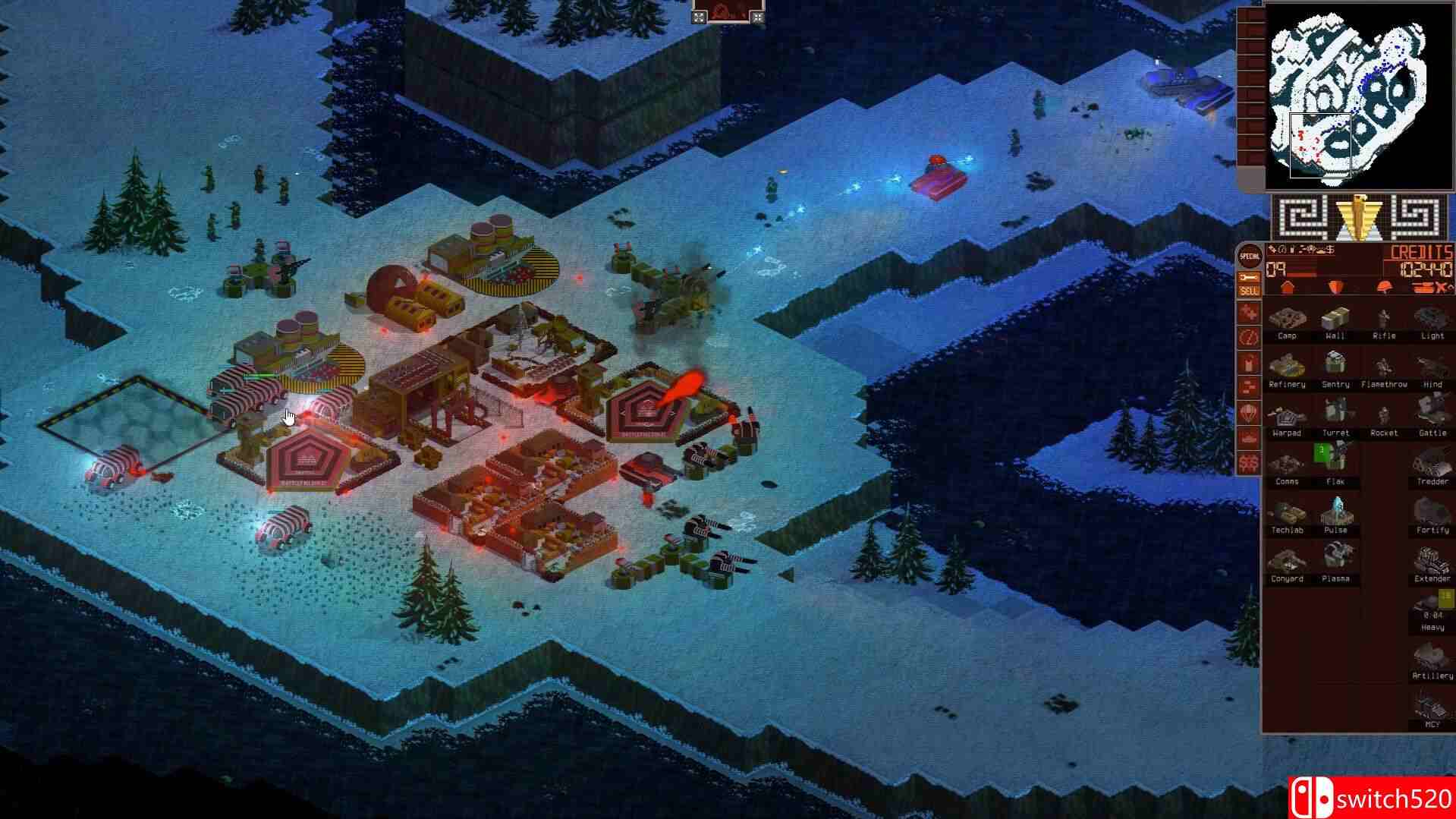Open the infantry helmet category tab
The image size is (1456, 819).
click(x=1384, y=287)
